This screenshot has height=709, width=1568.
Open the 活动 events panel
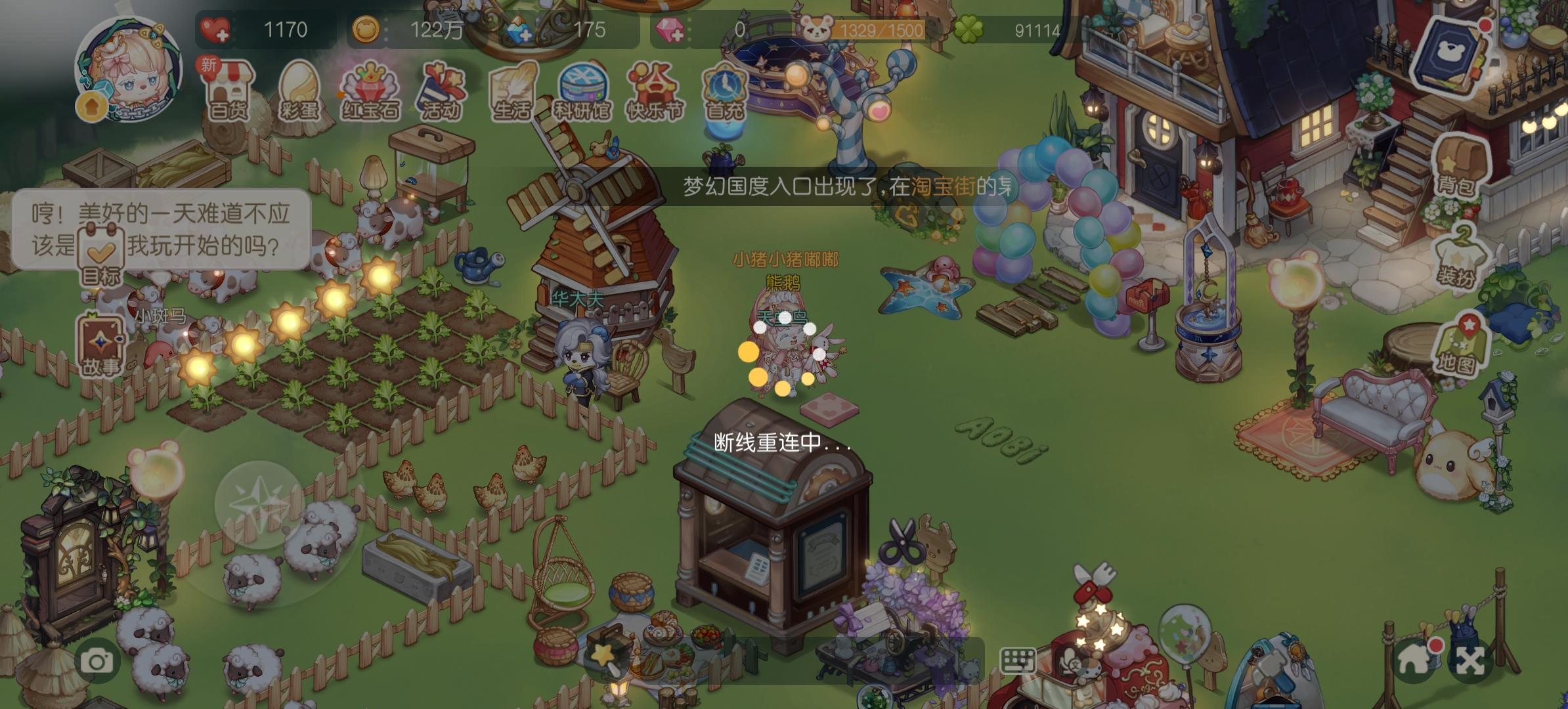(x=441, y=92)
